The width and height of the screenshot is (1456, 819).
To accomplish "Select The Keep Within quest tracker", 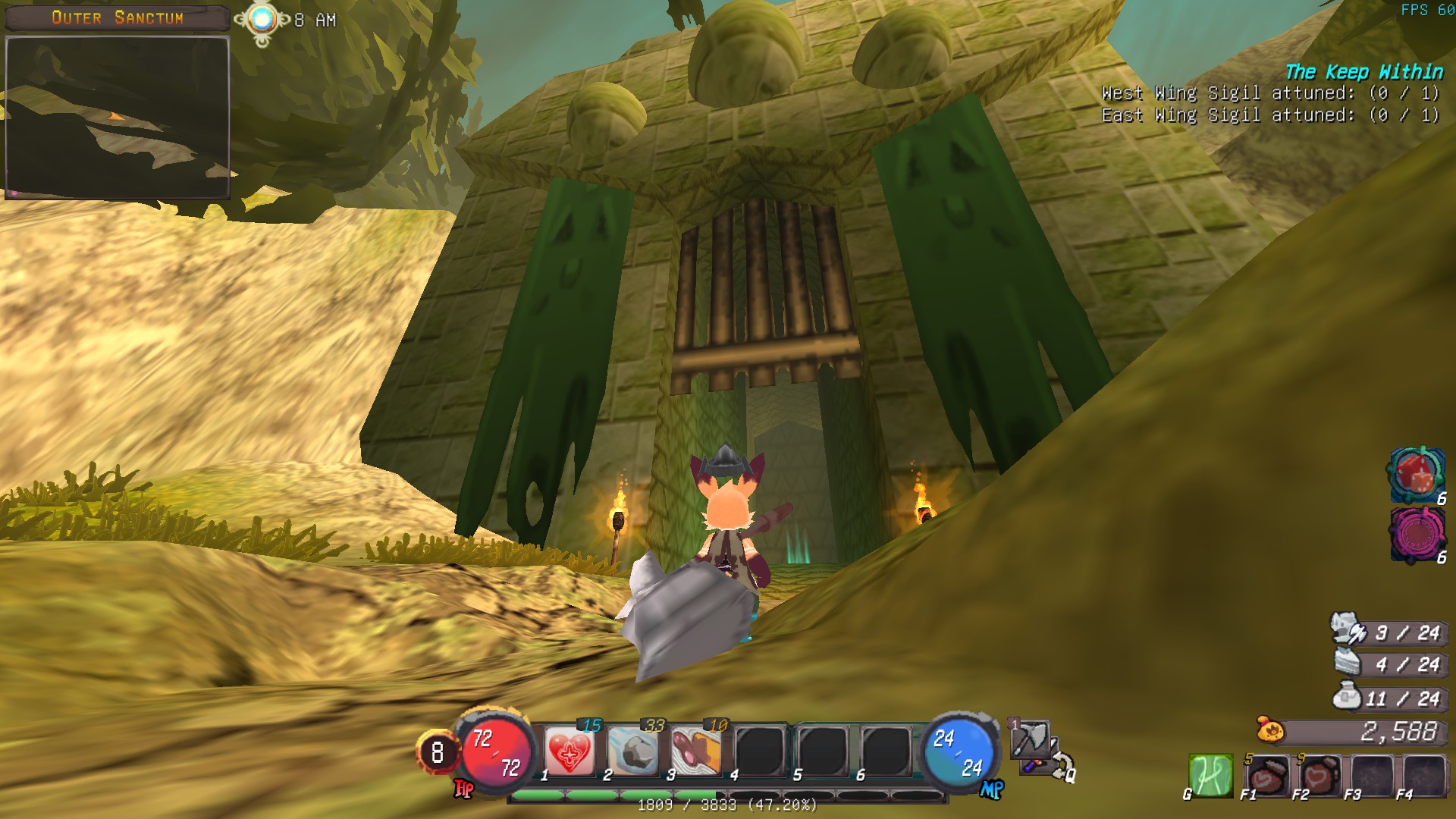I will point(1363,72).
